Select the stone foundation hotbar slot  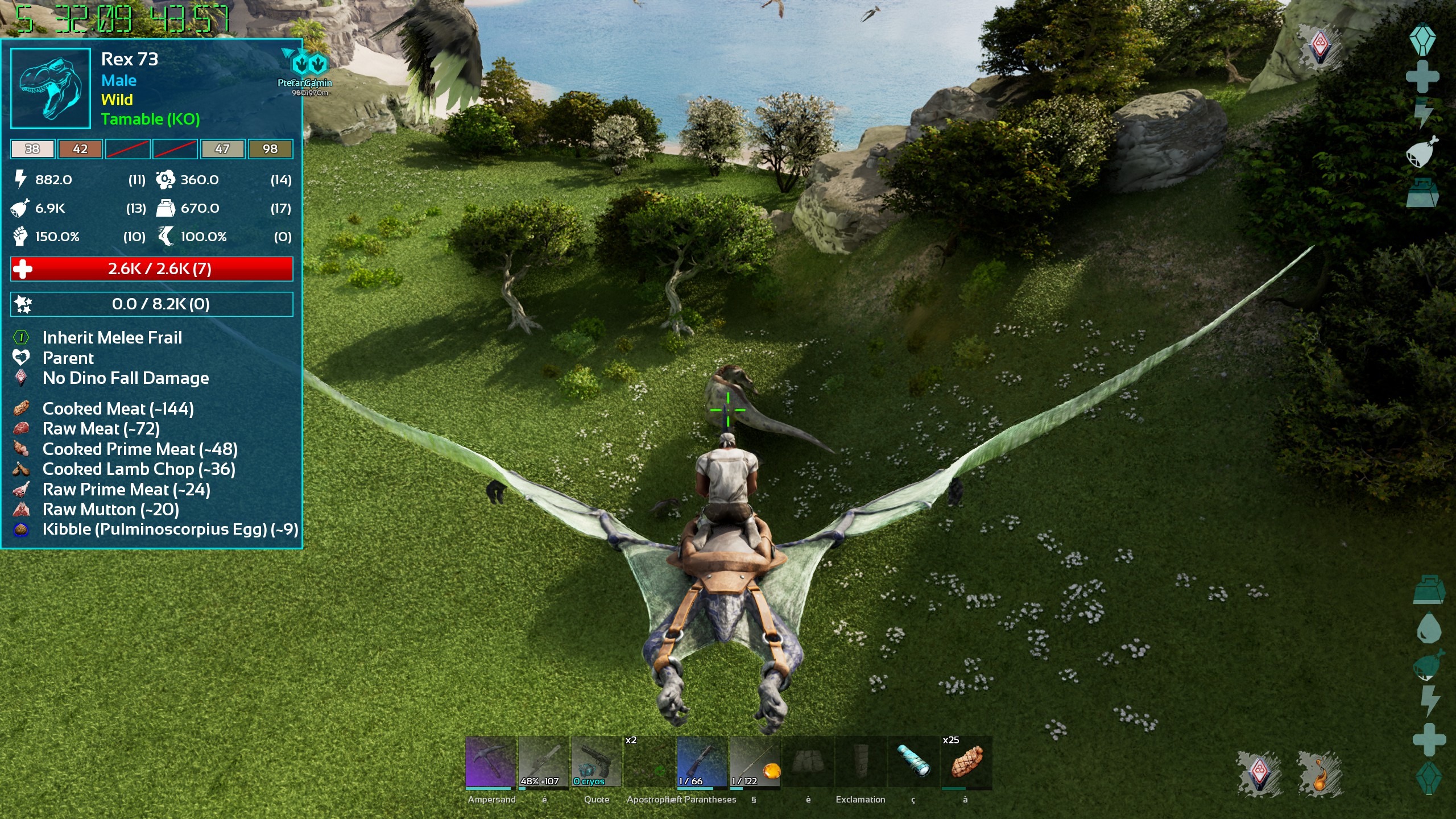tap(808, 762)
